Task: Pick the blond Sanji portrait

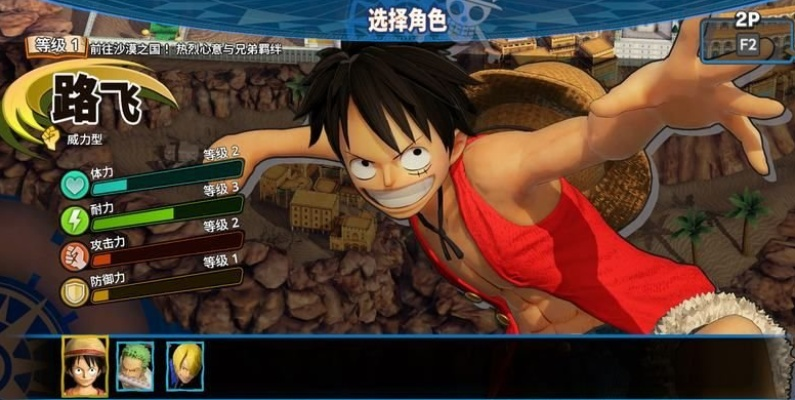Action: [185, 367]
